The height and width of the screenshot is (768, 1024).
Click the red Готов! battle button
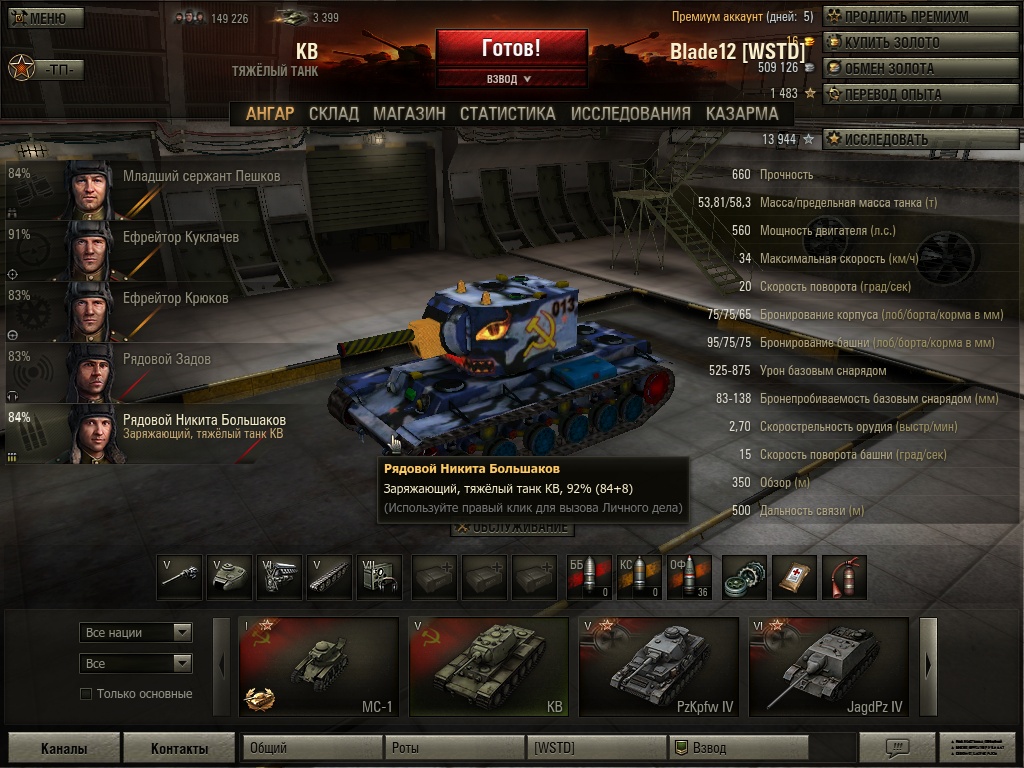click(x=511, y=48)
